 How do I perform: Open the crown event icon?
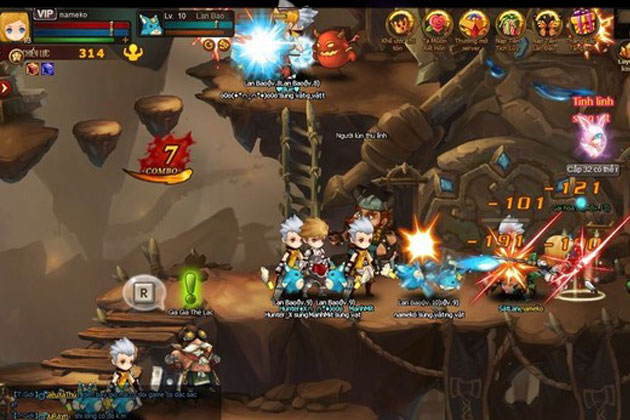click(x=401, y=23)
